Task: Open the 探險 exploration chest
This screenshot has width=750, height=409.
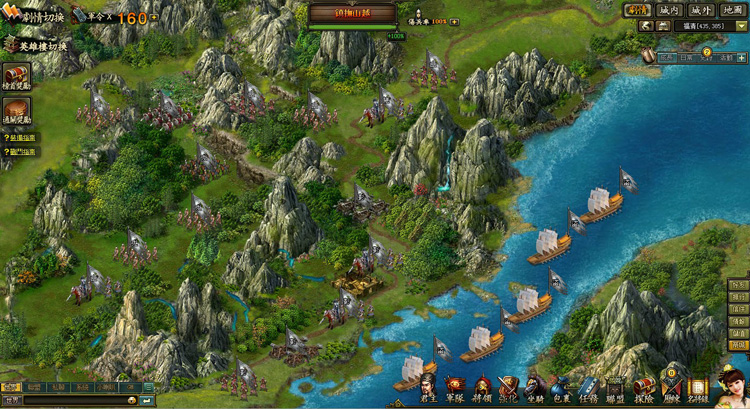Action: click(x=644, y=388)
